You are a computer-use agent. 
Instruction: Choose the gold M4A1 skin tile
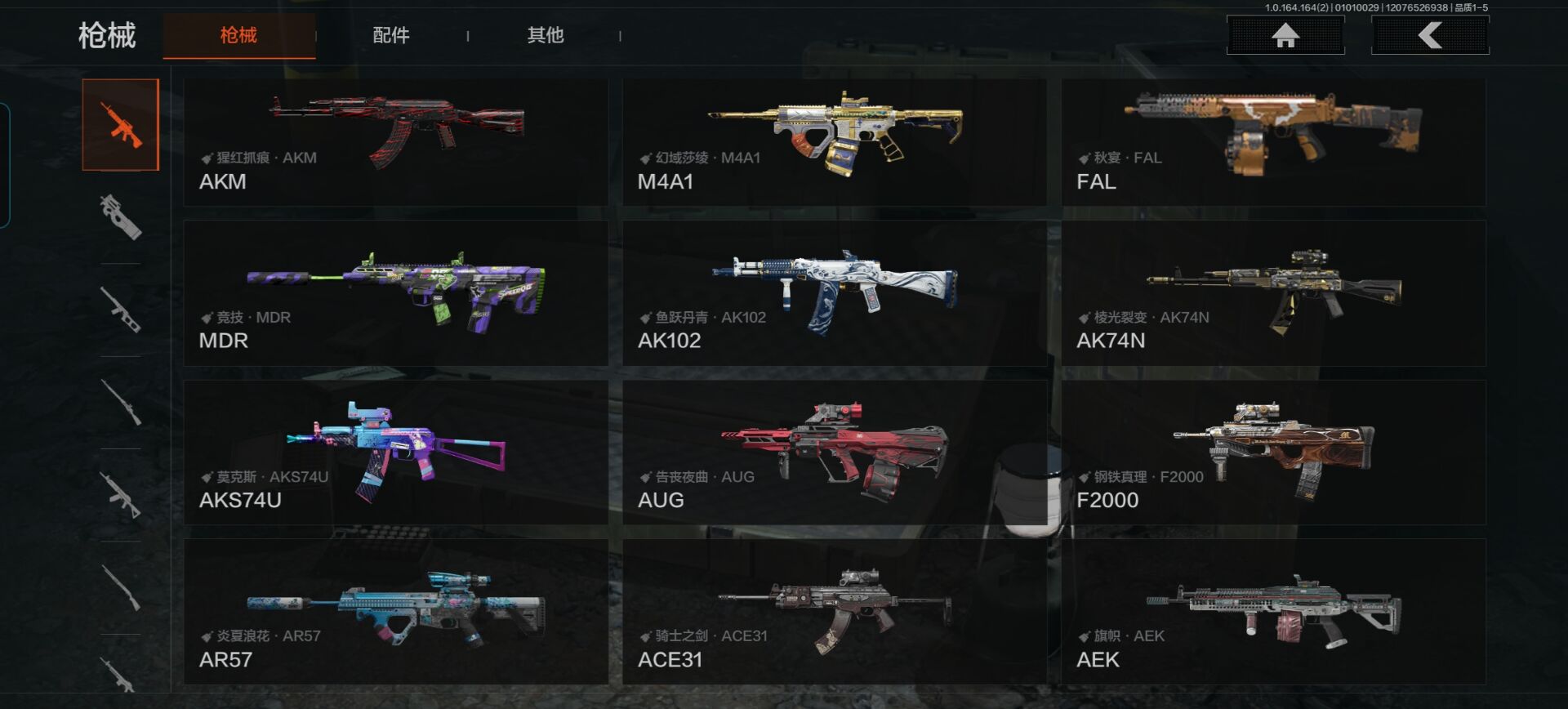point(834,142)
